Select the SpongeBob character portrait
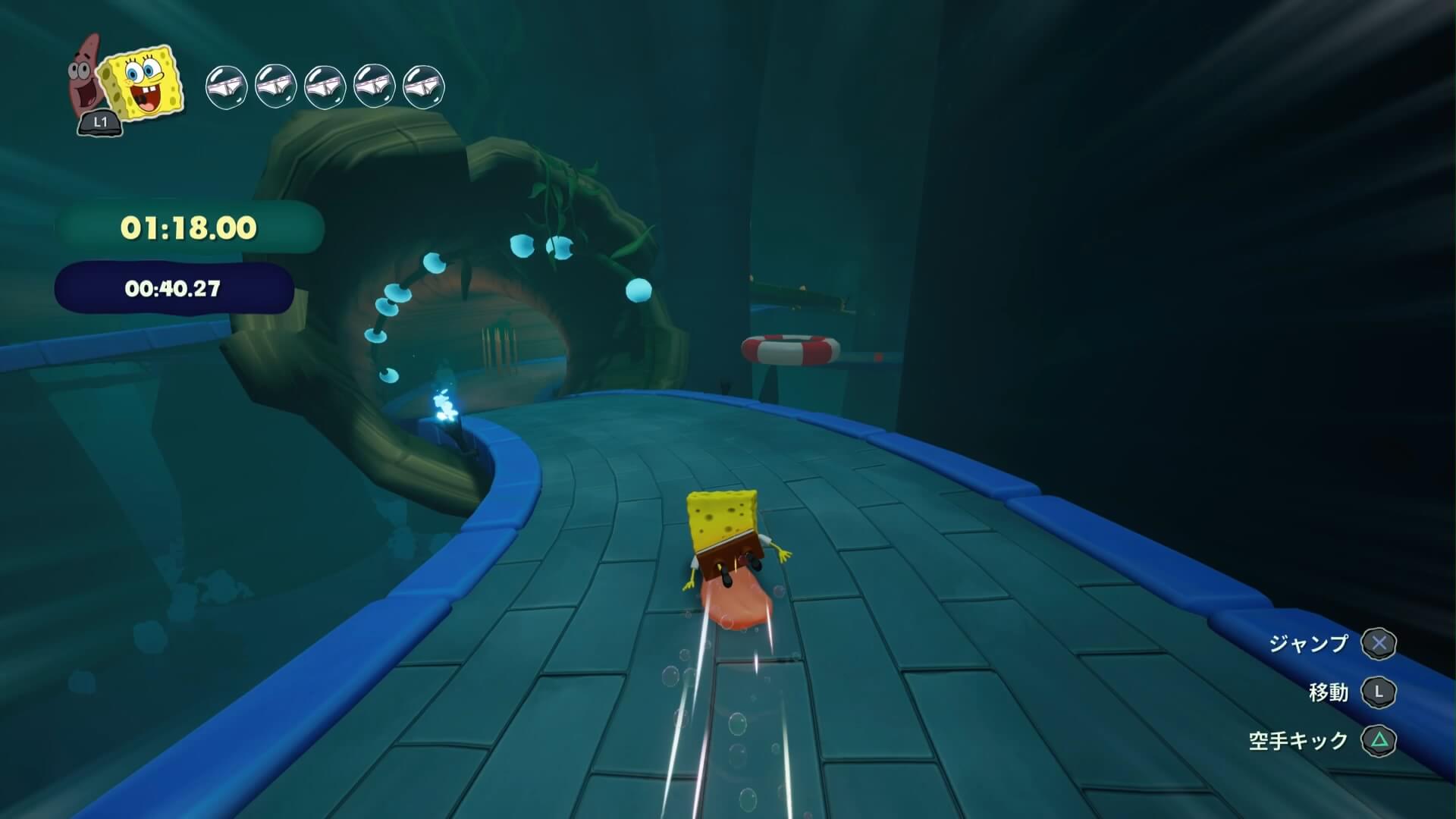1456x819 pixels. coord(144,82)
